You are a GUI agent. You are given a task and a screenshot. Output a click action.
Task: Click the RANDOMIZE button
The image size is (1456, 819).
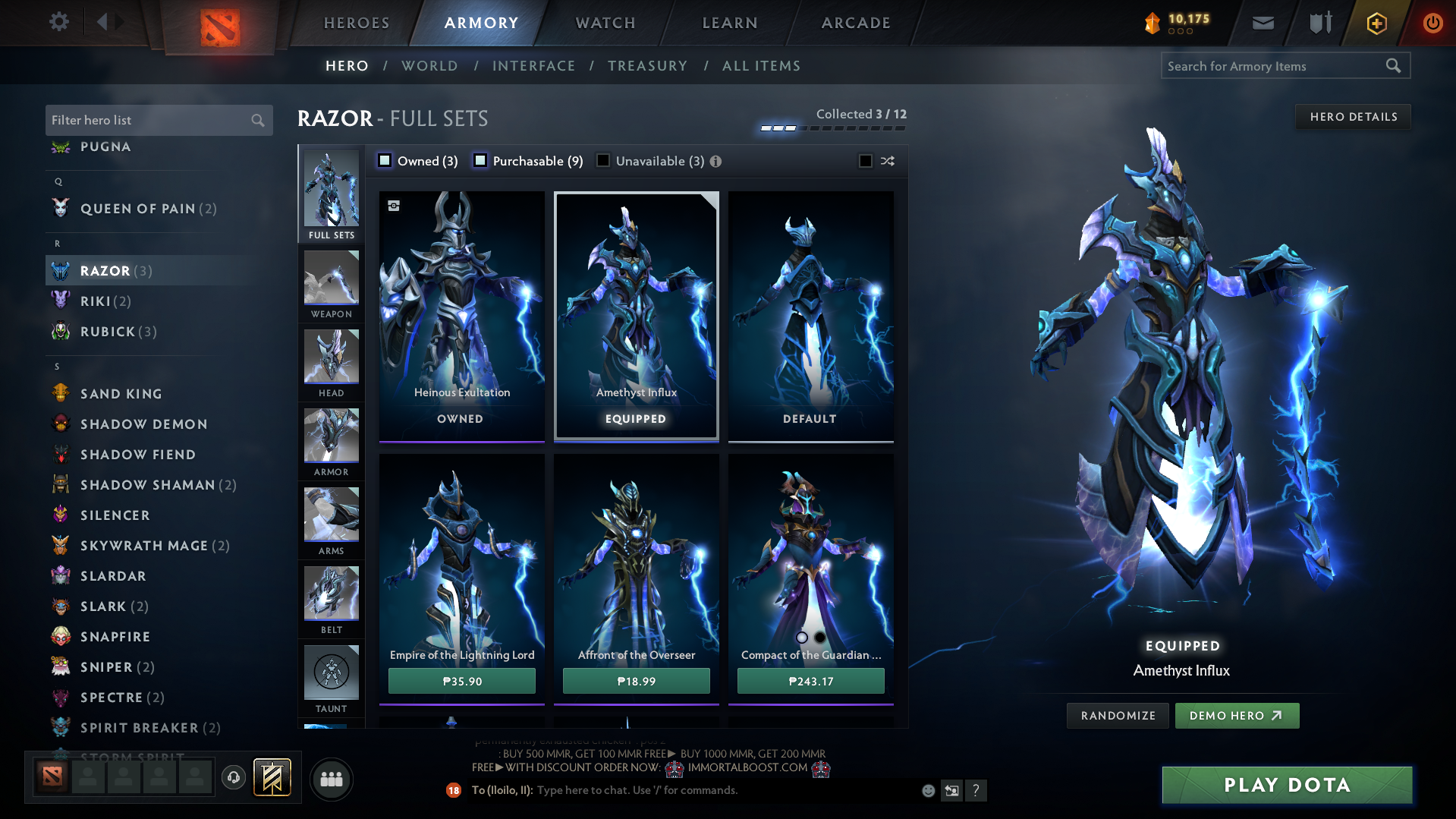click(x=1117, y=715)
